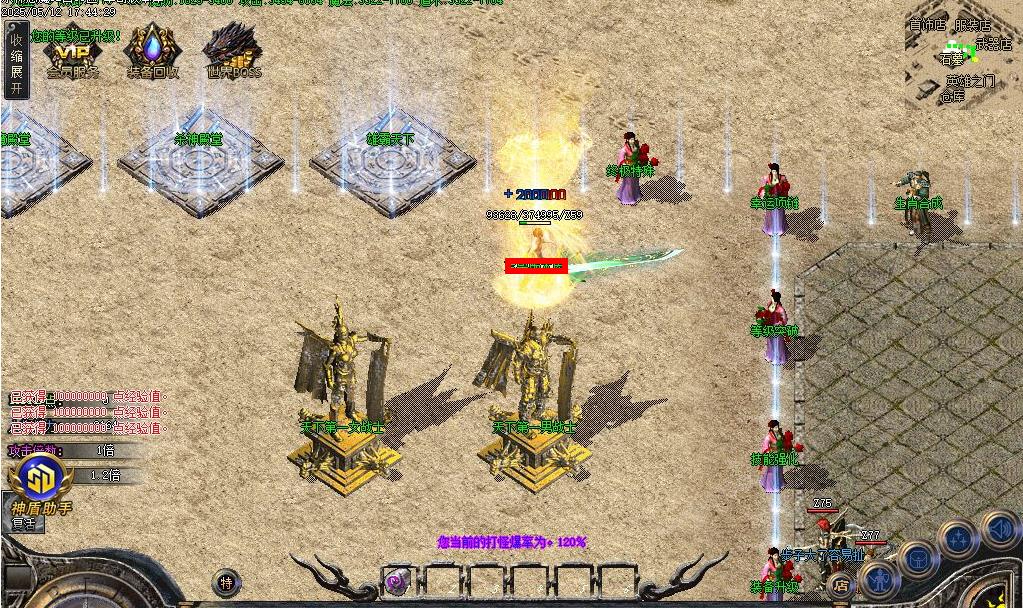Click the round 特 button

(x=227, y=582)
